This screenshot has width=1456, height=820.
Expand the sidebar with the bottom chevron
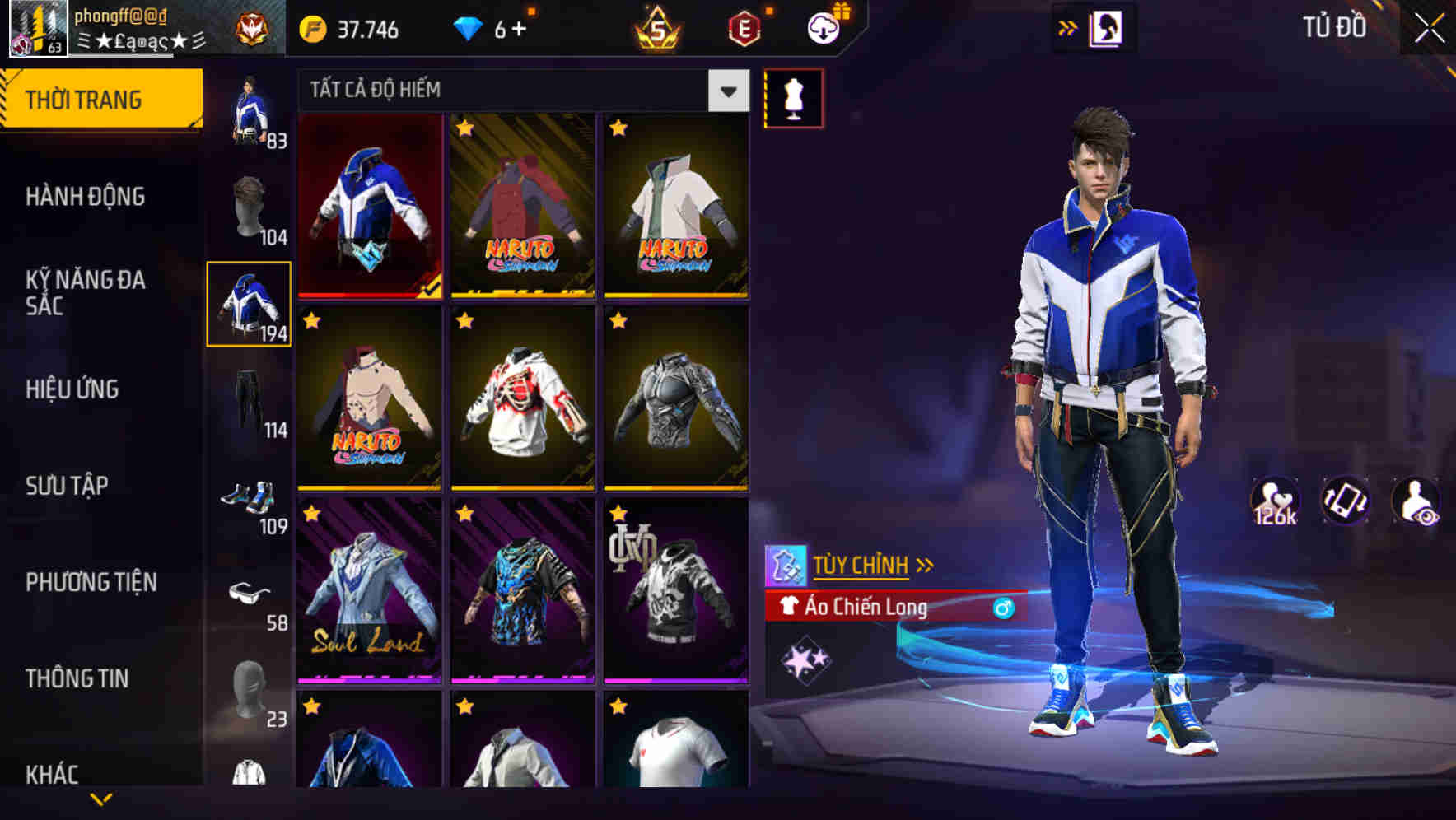pyautogui.click(x=100, y=797)
